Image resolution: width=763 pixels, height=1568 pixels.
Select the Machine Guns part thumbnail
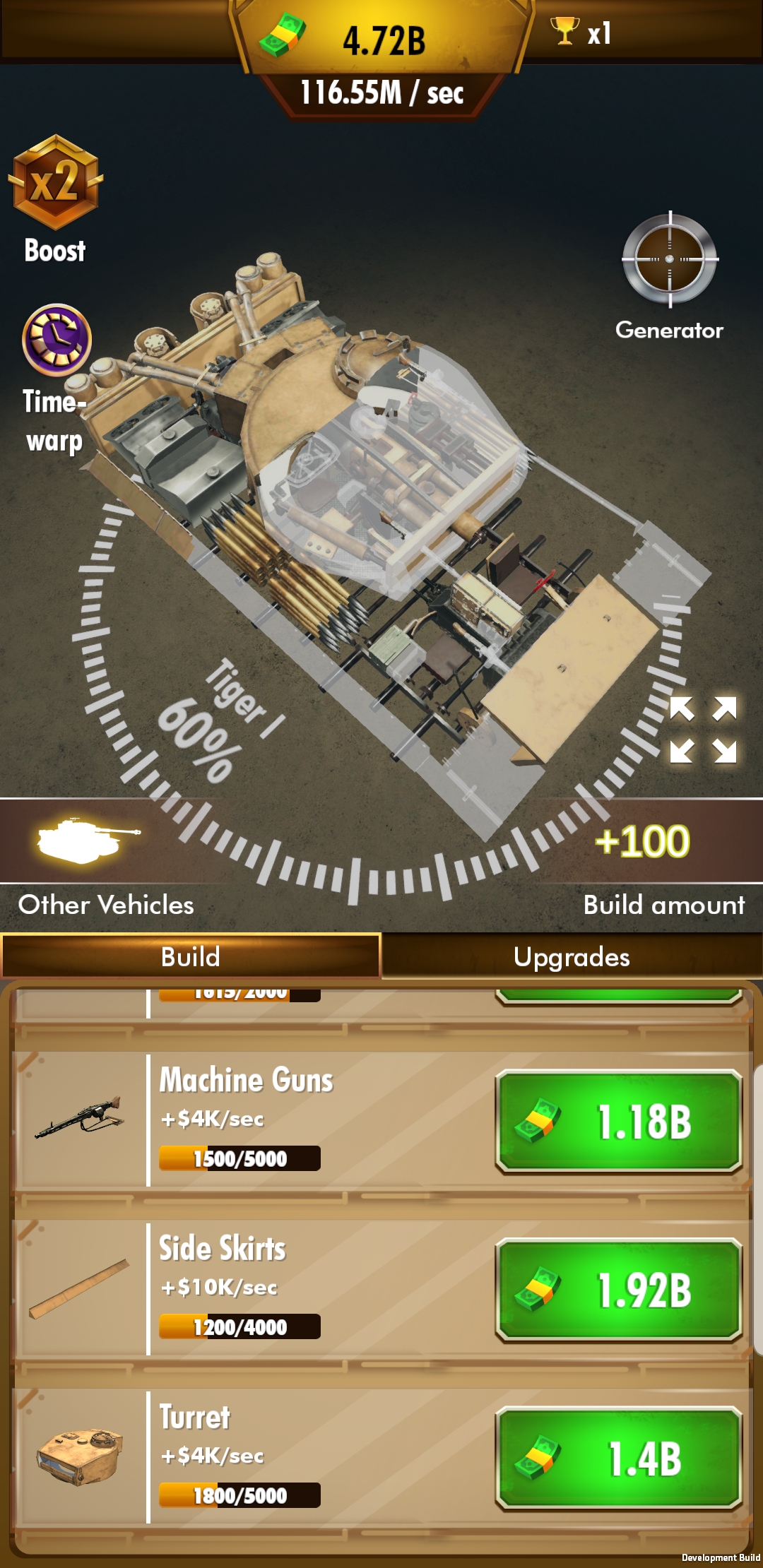(x=79, y=1119)
